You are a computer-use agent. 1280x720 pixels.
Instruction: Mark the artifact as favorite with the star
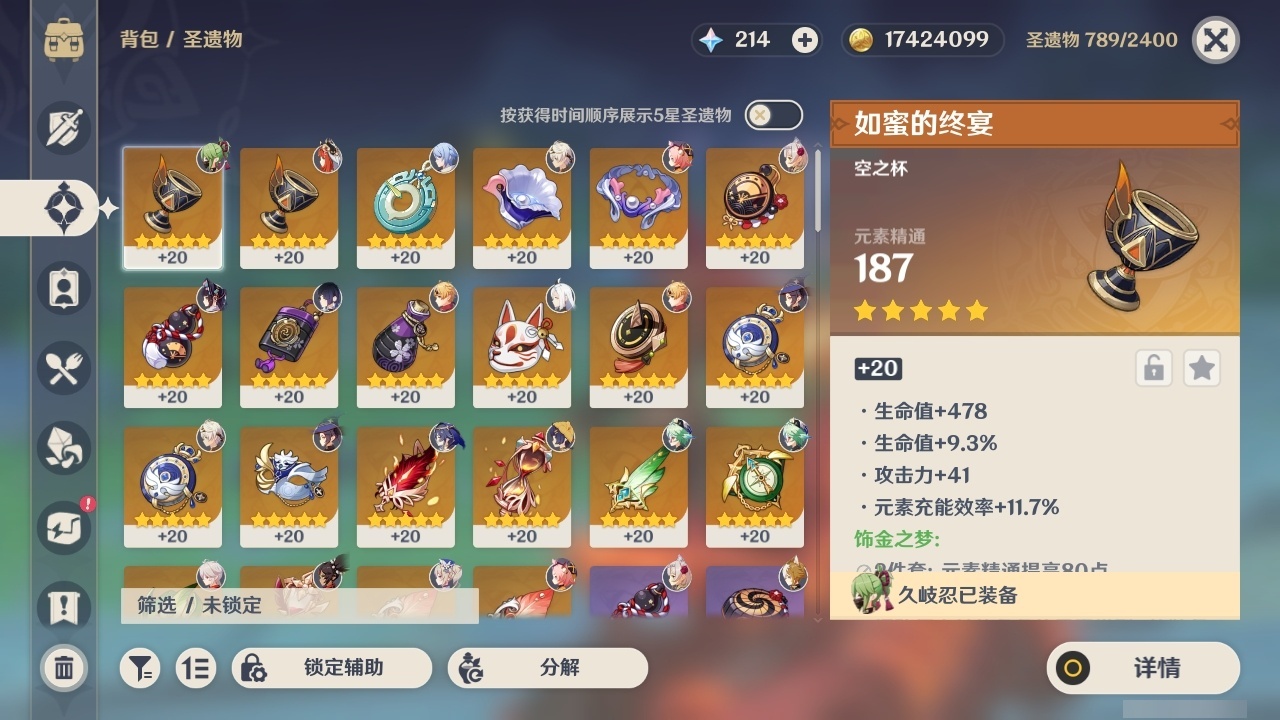(1202, 368)
